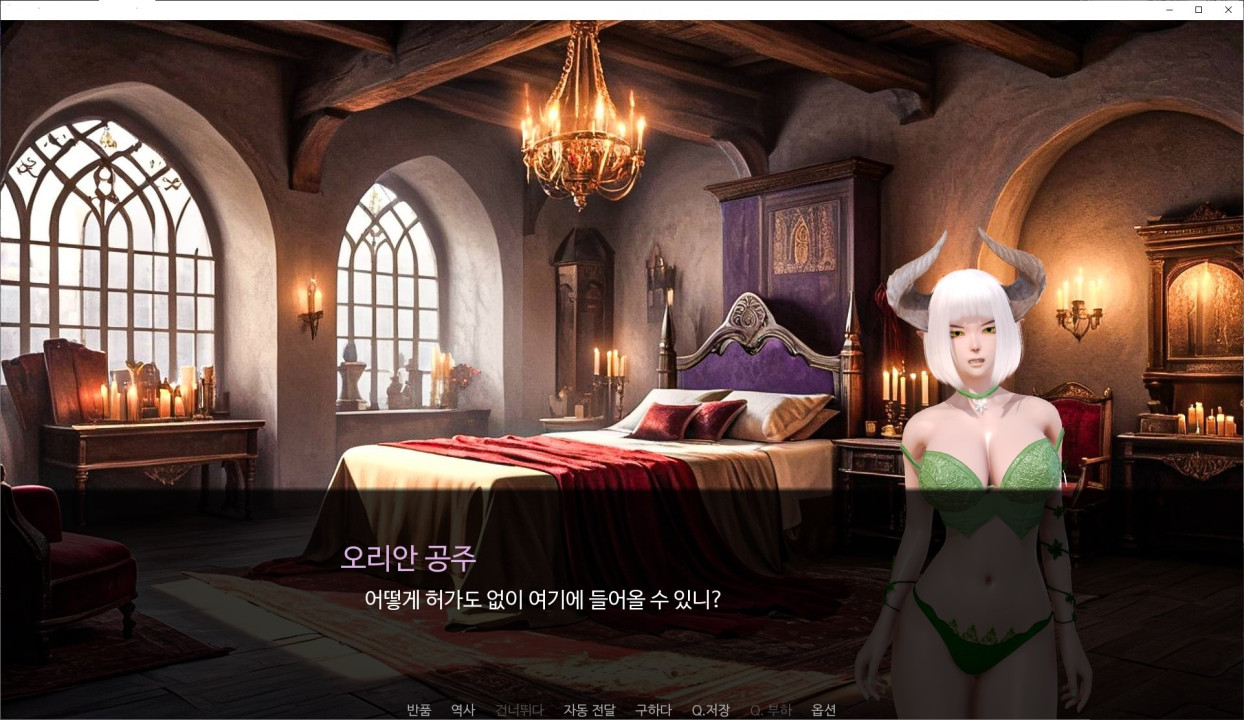Toggle 자동 전달 (Auto-forward) mode
The height and width of the screenshot is (720, 1244).
589,710
